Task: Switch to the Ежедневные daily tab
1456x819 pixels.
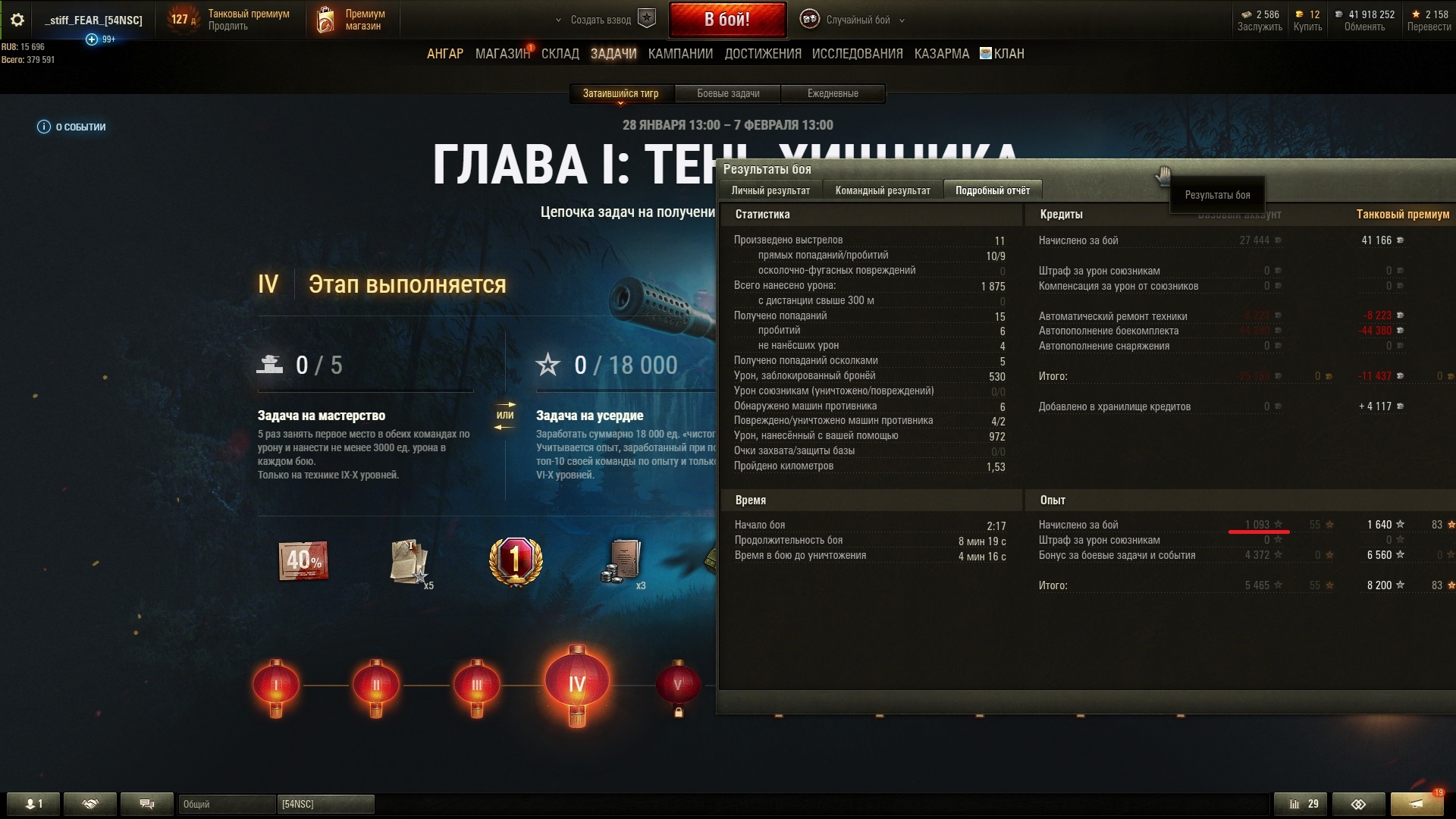Action: coord(833,93)
